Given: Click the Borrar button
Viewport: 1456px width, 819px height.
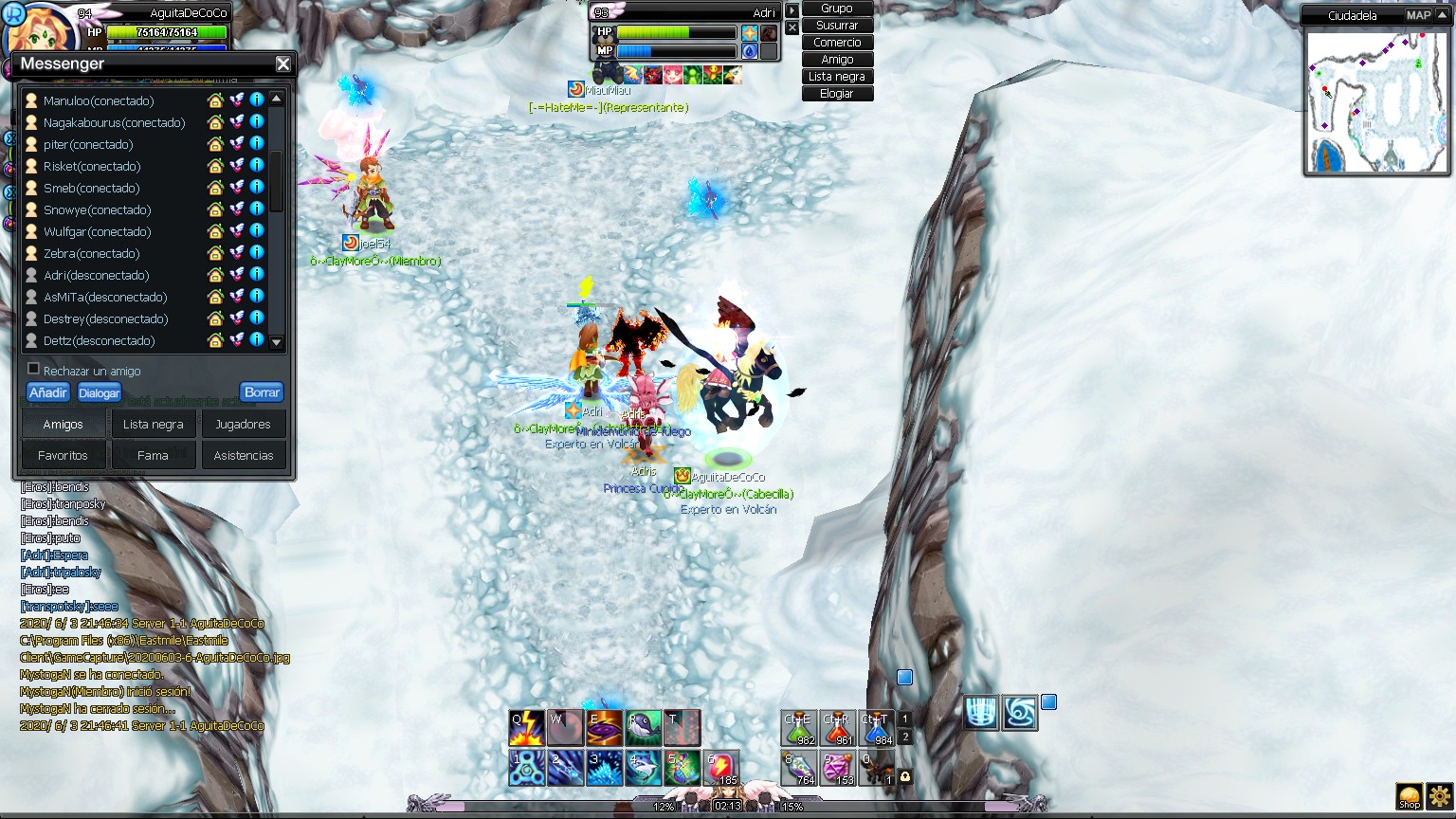Looking at the screenshot, I should click(262, 392).
